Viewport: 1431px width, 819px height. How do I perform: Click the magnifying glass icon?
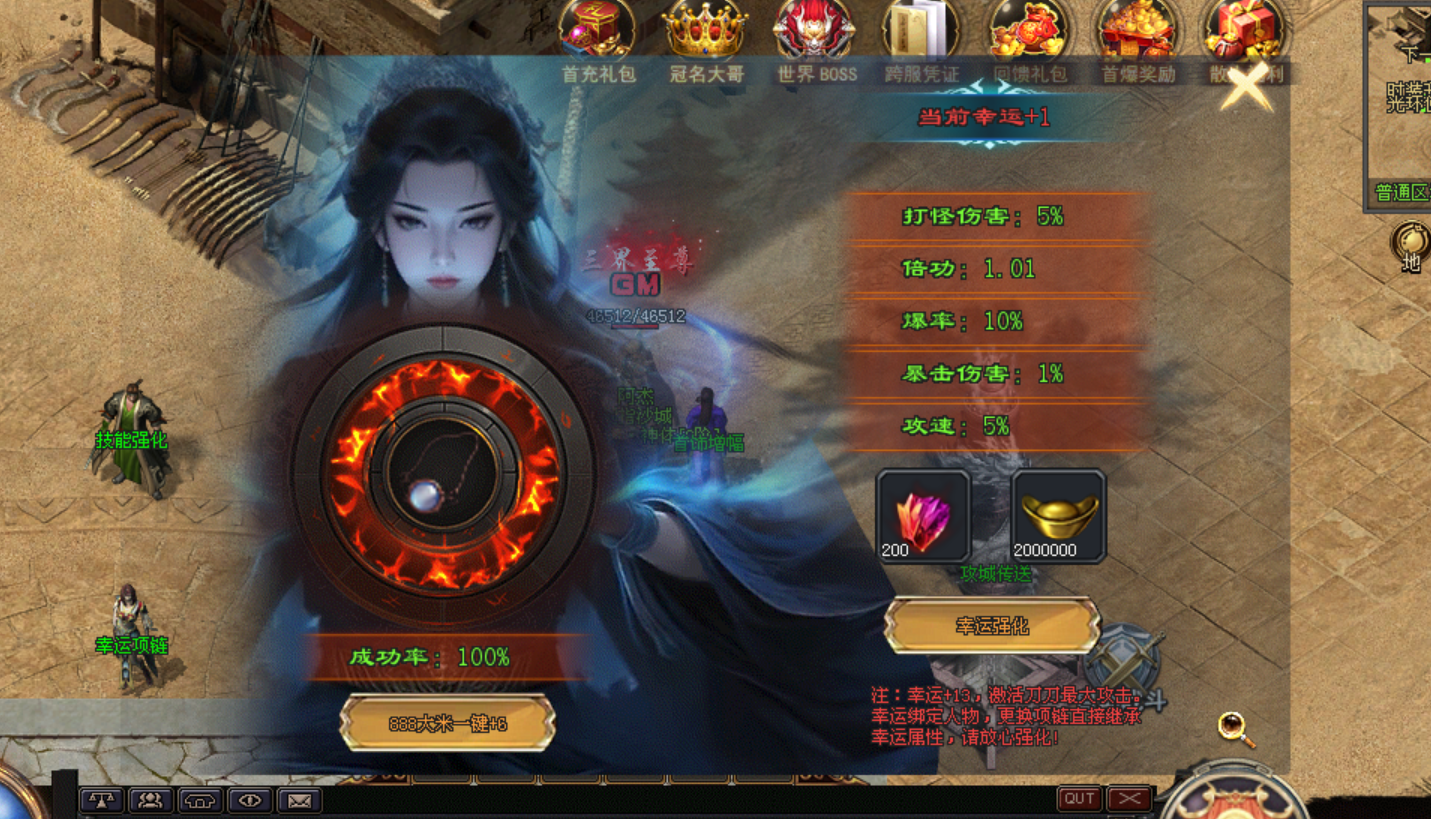[1236, 728]
